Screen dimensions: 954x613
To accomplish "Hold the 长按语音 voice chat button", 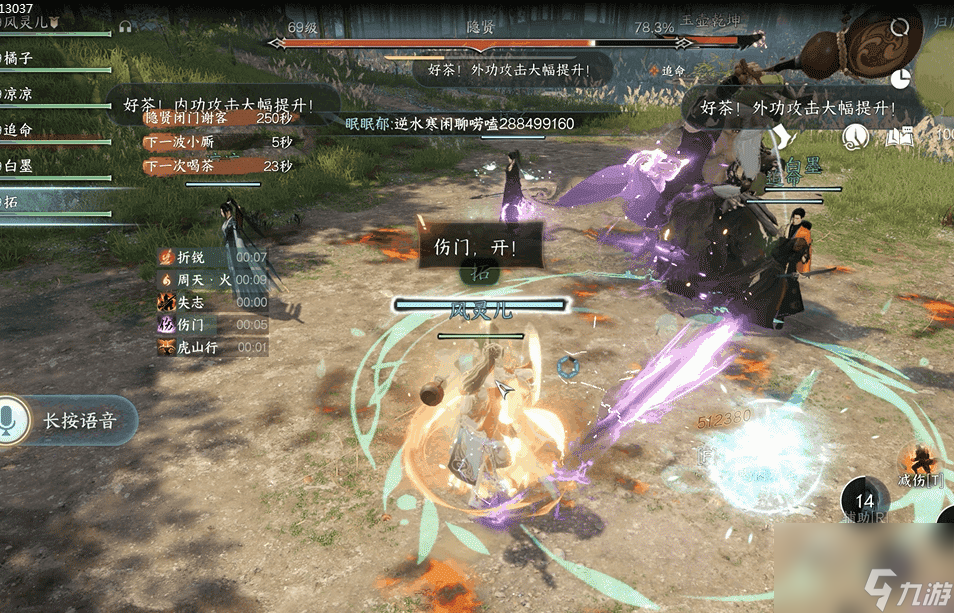I will tap(66, 421).
